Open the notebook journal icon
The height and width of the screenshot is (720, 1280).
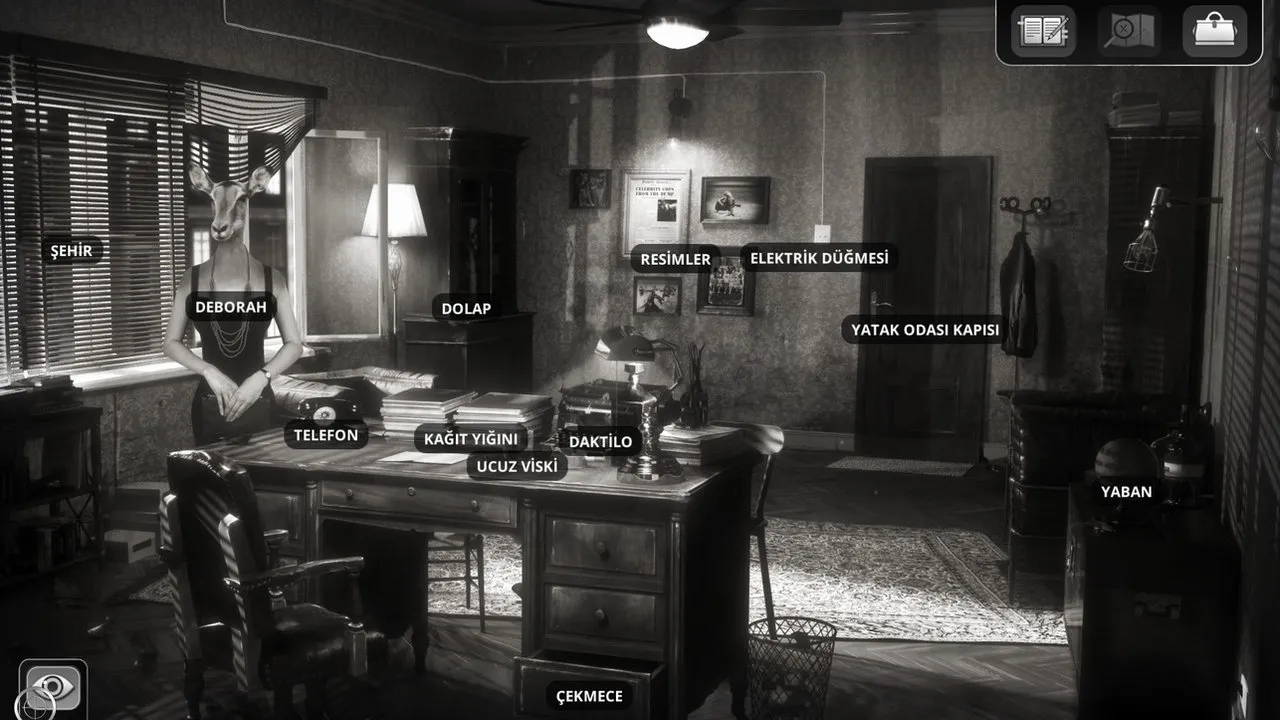(1043, 31)
